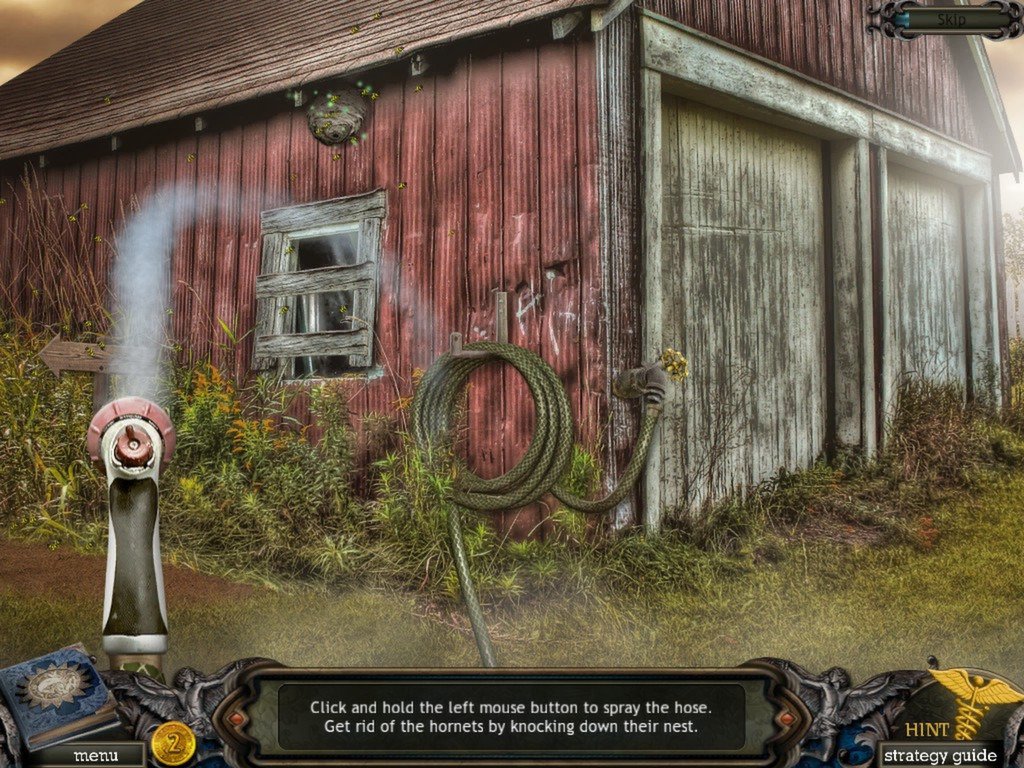The image size is (1024, 768).
Task: Open the game menu
Action: [x=96, y=755]
